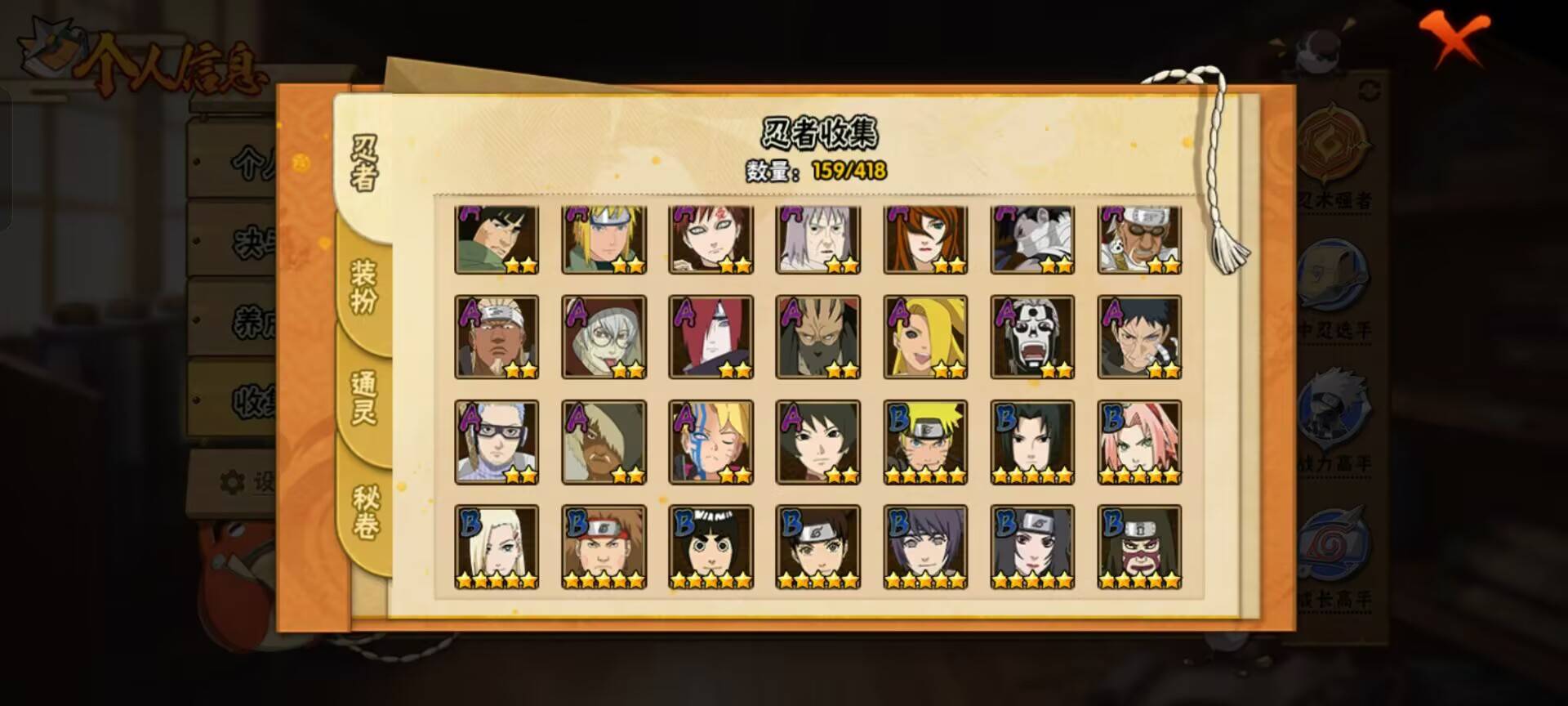Select Naruto's five-star portrait
Screen dimensions: 1568x706
click(x=926, y=441)
